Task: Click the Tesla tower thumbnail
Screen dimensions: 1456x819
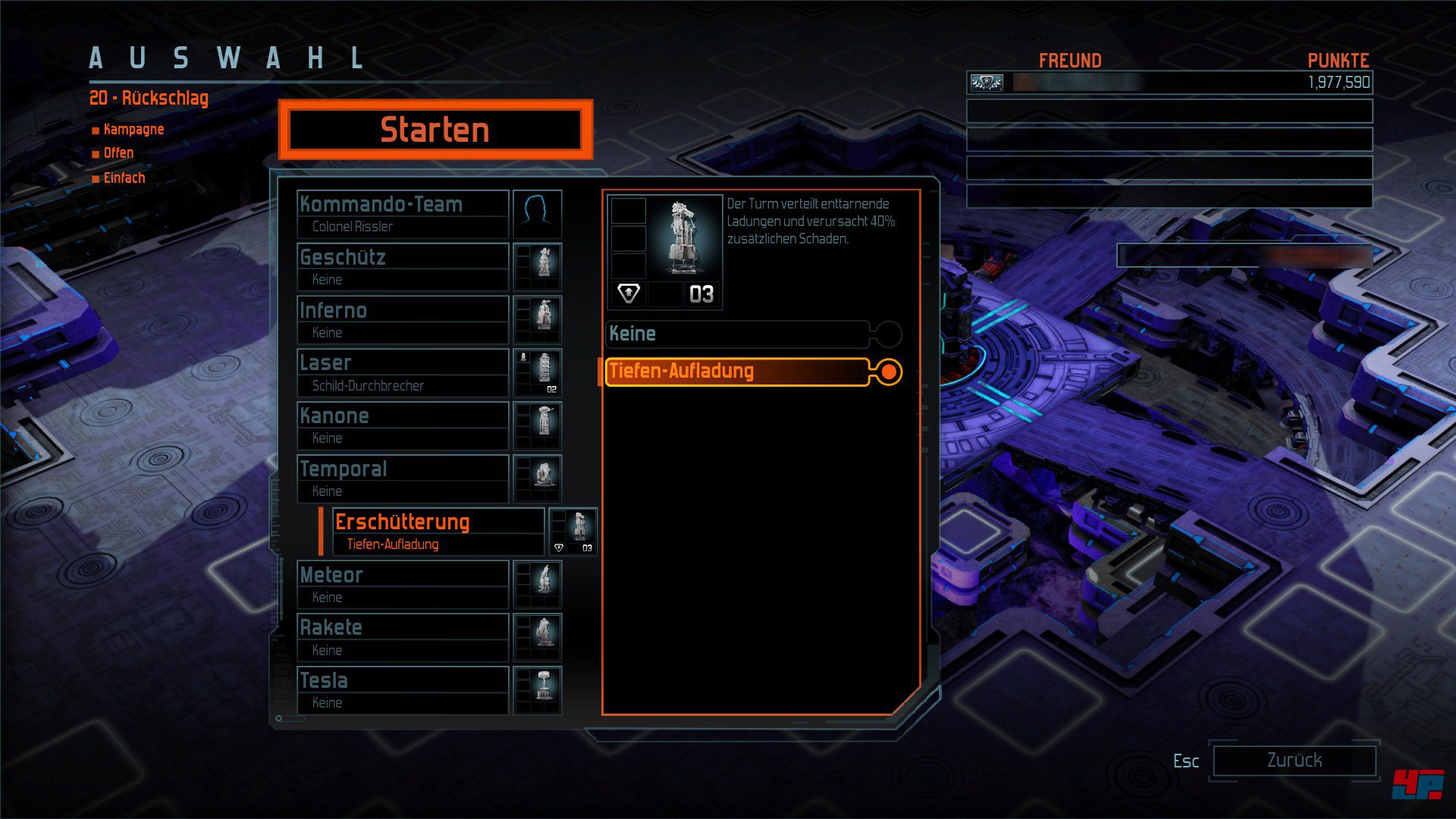Action: (538, 691)
